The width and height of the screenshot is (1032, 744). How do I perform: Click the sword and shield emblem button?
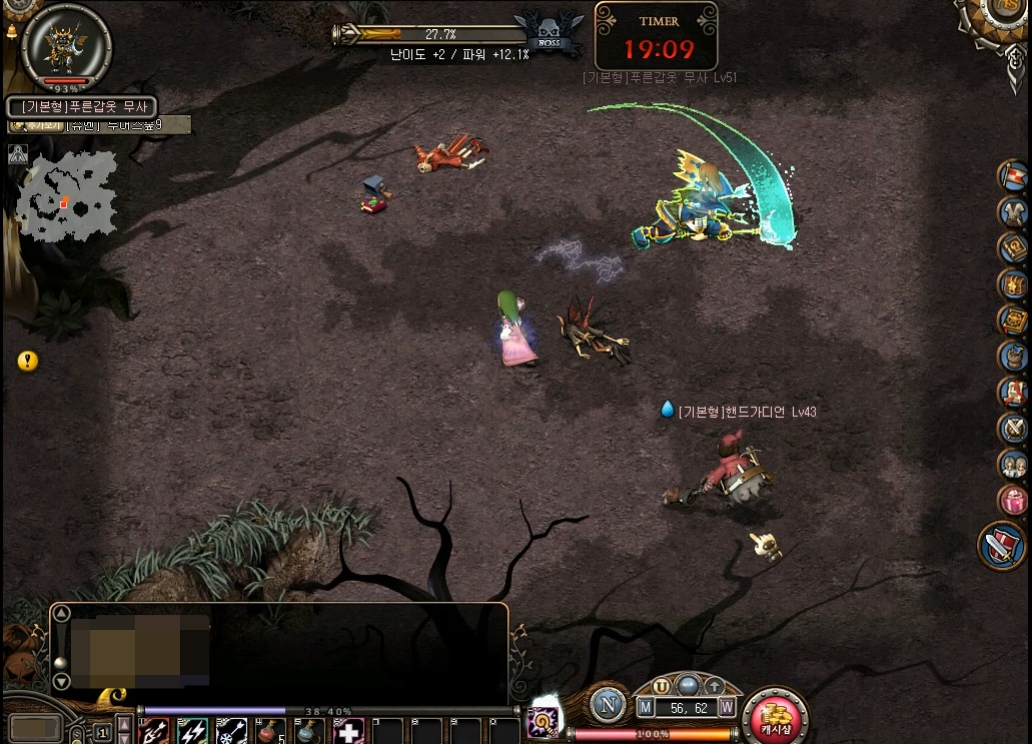(x=1001, y=546)
